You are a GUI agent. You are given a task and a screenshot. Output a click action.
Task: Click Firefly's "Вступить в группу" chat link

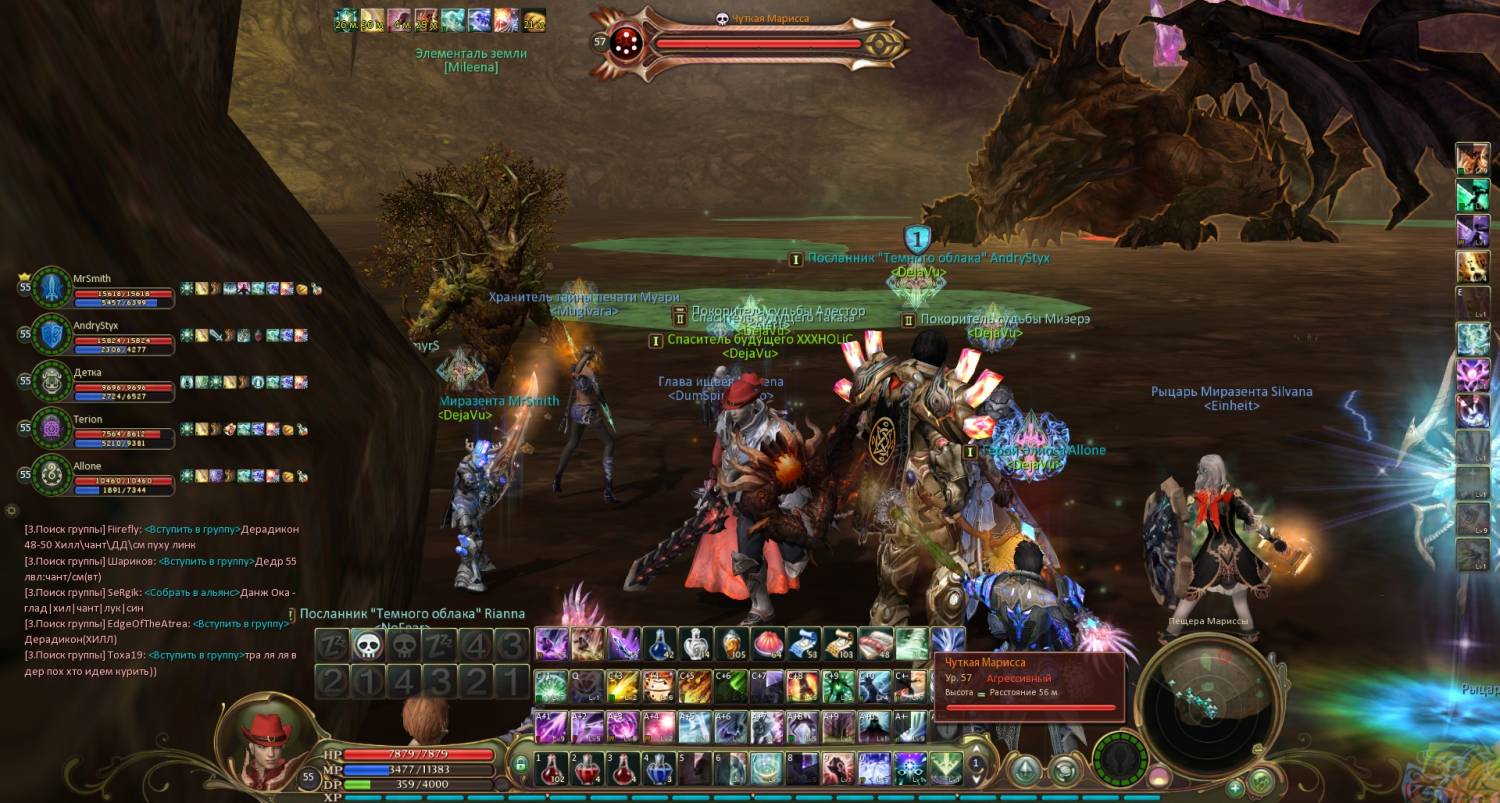(x=193, y=529)
